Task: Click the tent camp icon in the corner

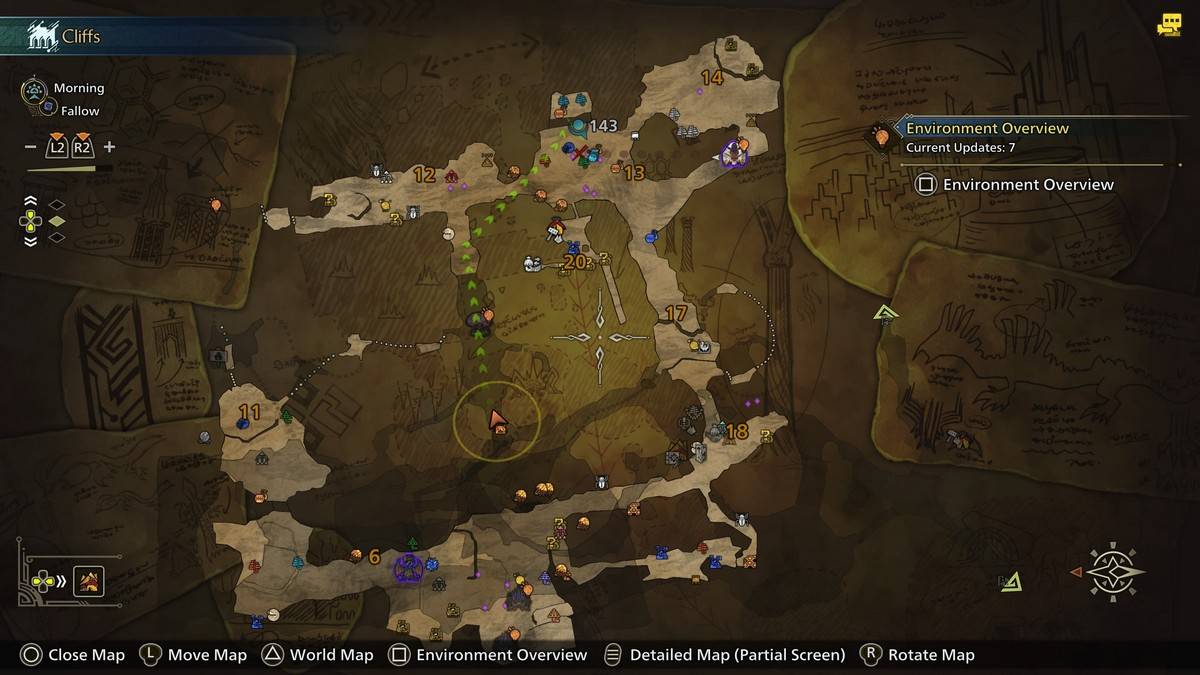Action: (x=89, y=581)
